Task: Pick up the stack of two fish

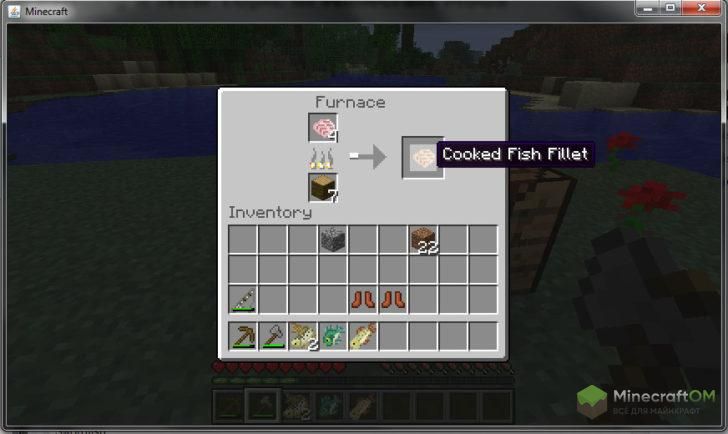Action: point(303,336)
